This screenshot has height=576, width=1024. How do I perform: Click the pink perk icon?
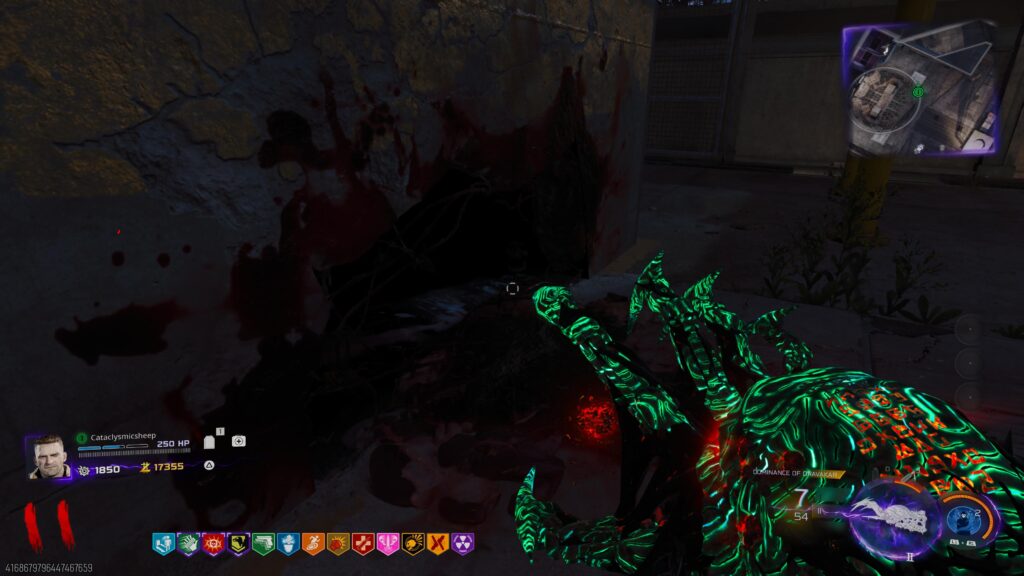point(388,544)
